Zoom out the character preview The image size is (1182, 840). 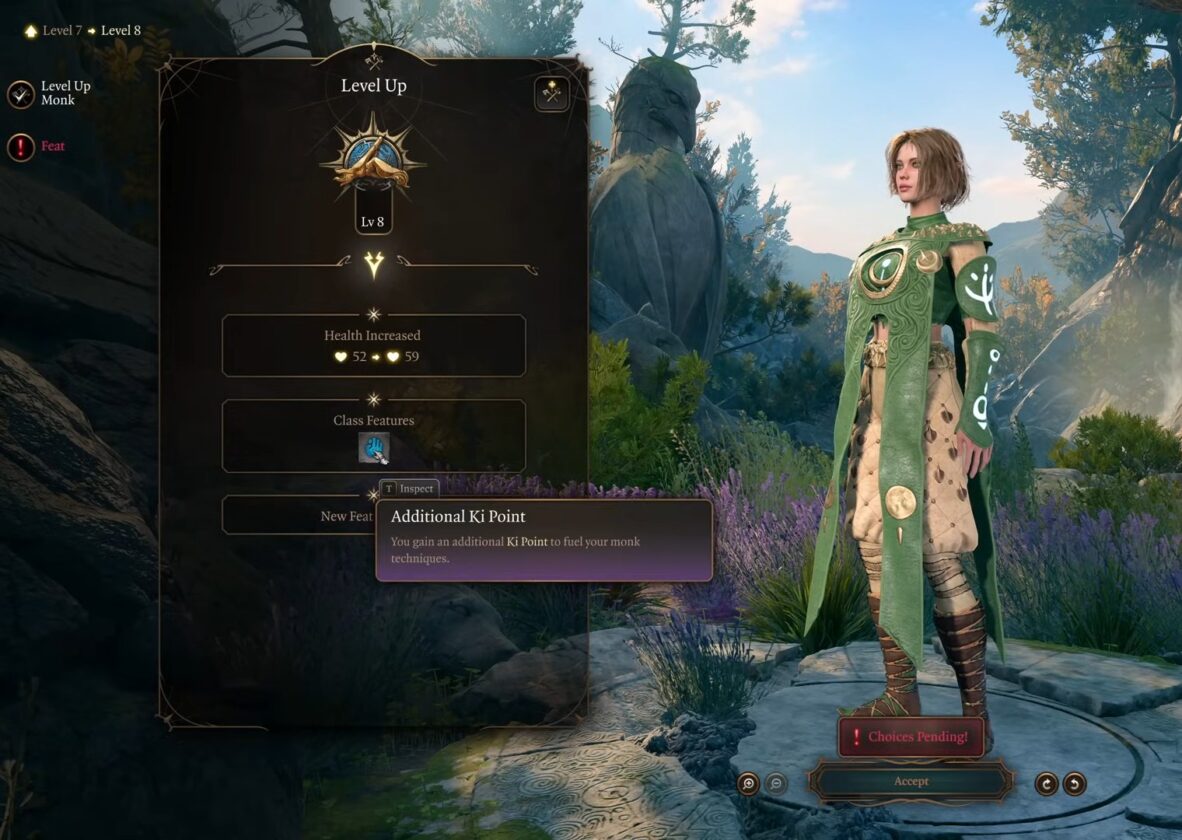pyautogui.click(x=776, y=783)
